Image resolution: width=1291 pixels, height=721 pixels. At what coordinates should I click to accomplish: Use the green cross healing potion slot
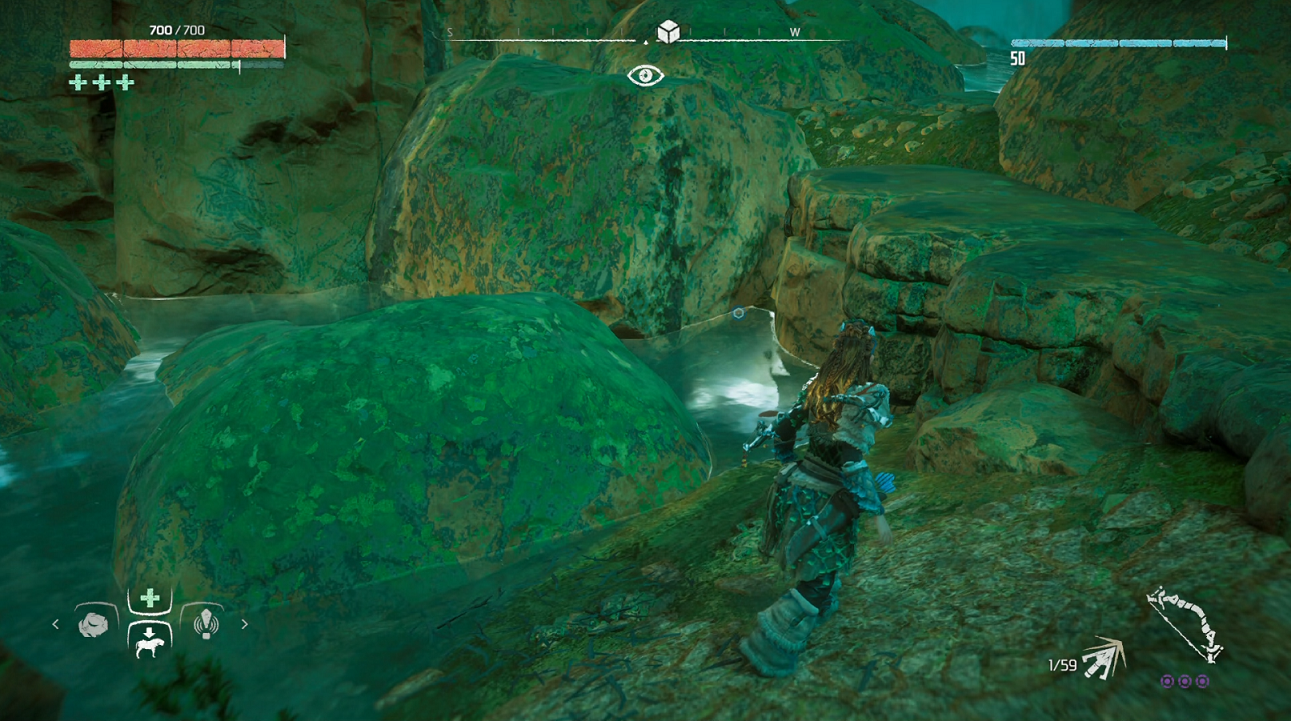click(150, 599)
